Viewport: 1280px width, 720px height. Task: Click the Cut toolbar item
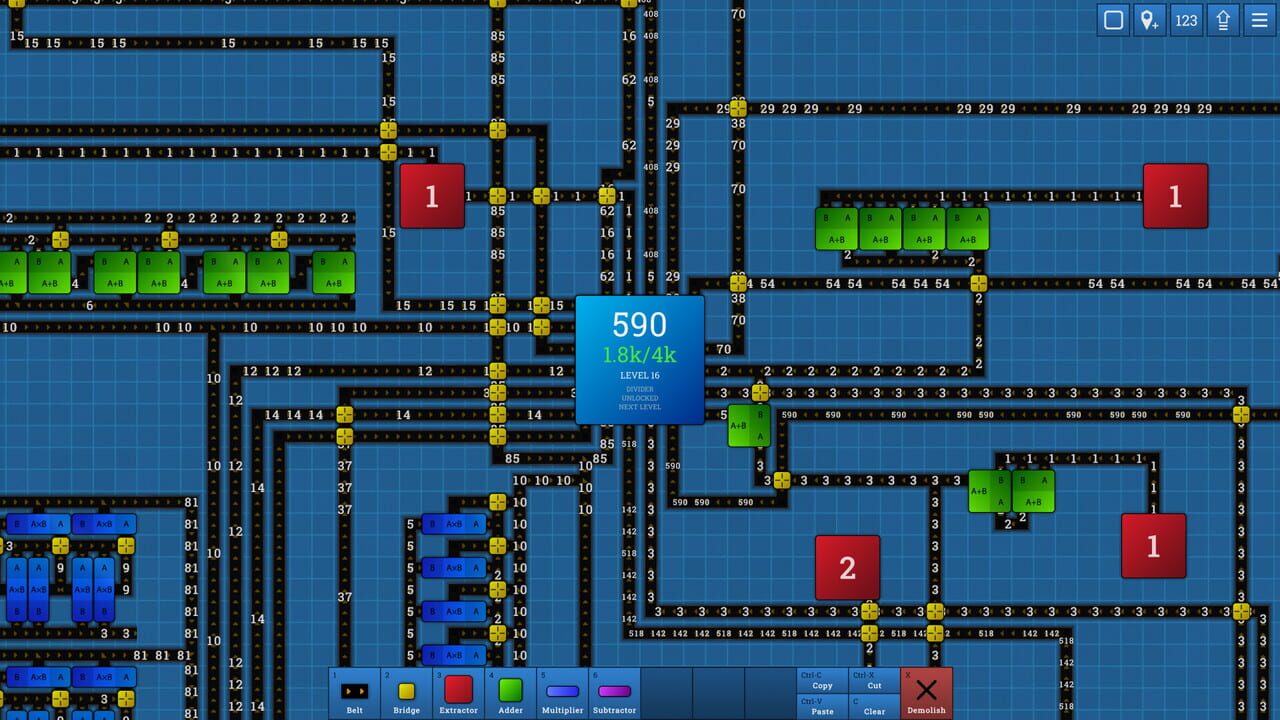874,685
